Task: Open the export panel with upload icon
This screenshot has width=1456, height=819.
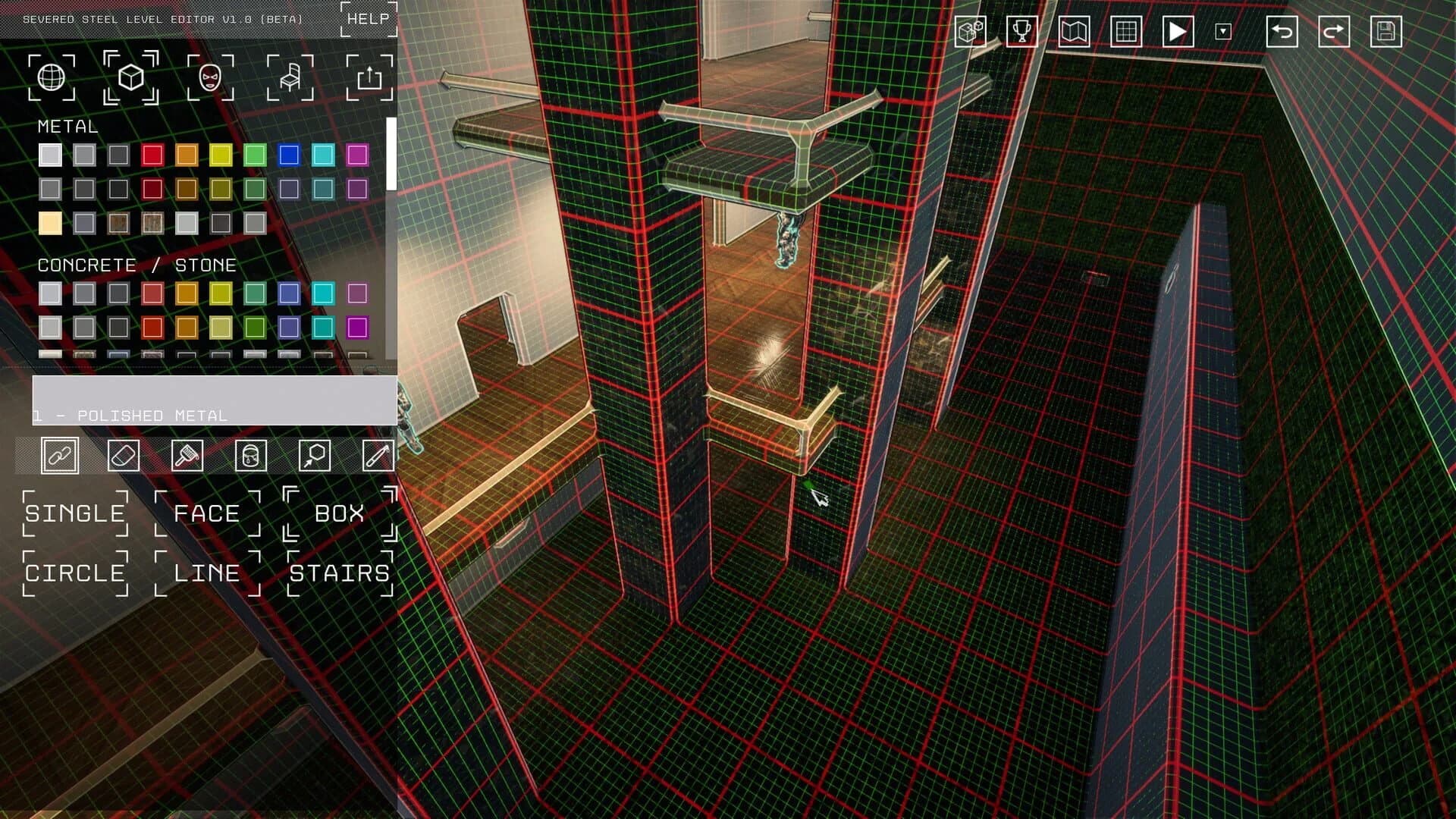Action: (x=371, y=78)
